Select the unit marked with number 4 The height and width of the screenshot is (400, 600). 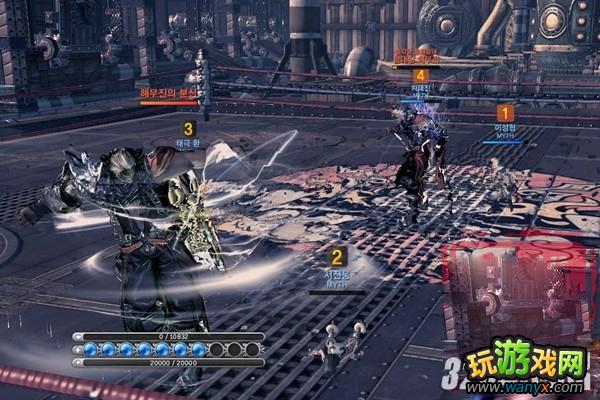click(x=421, y=75)
